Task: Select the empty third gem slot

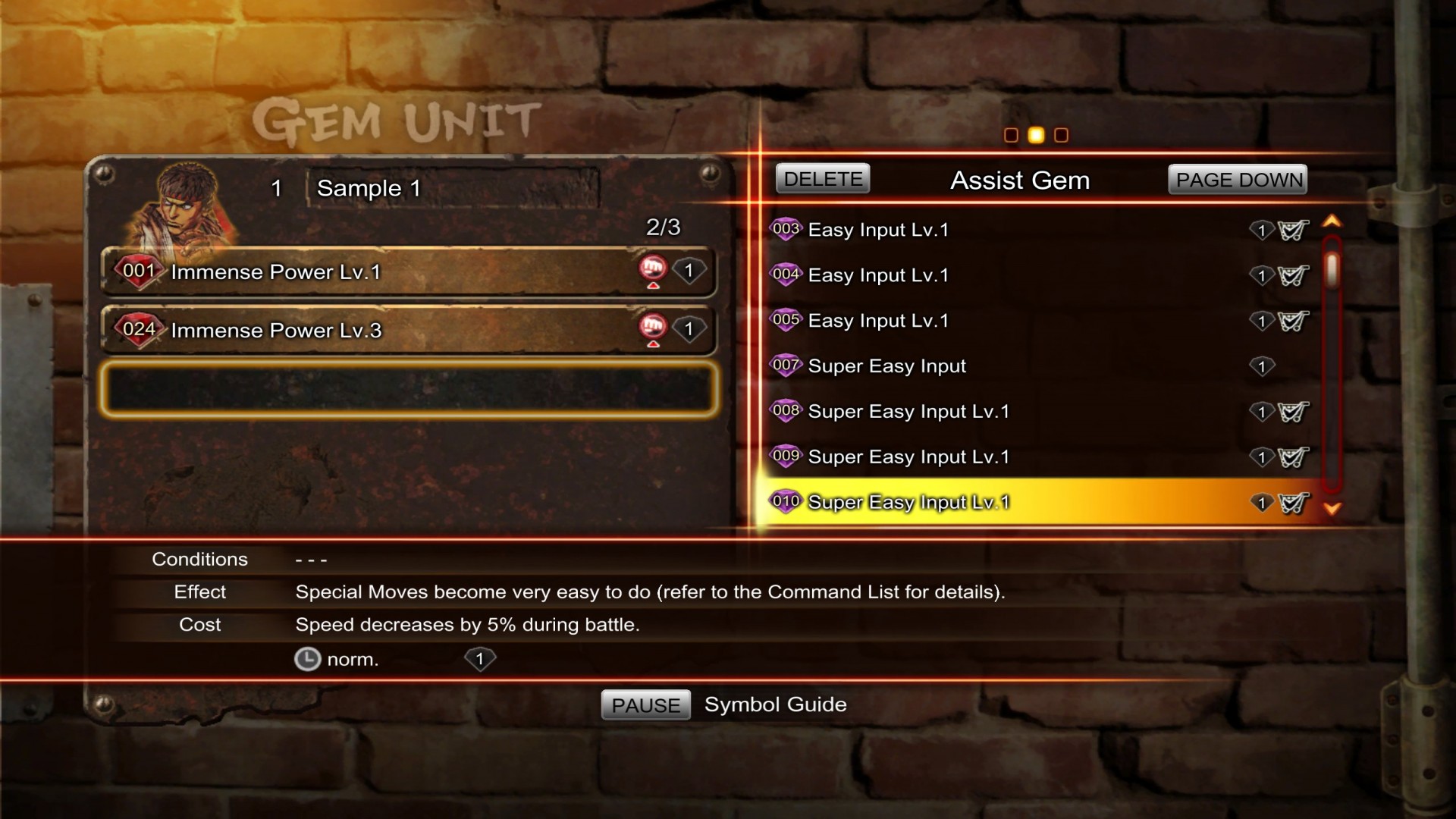Action: (x=409, y=389)
